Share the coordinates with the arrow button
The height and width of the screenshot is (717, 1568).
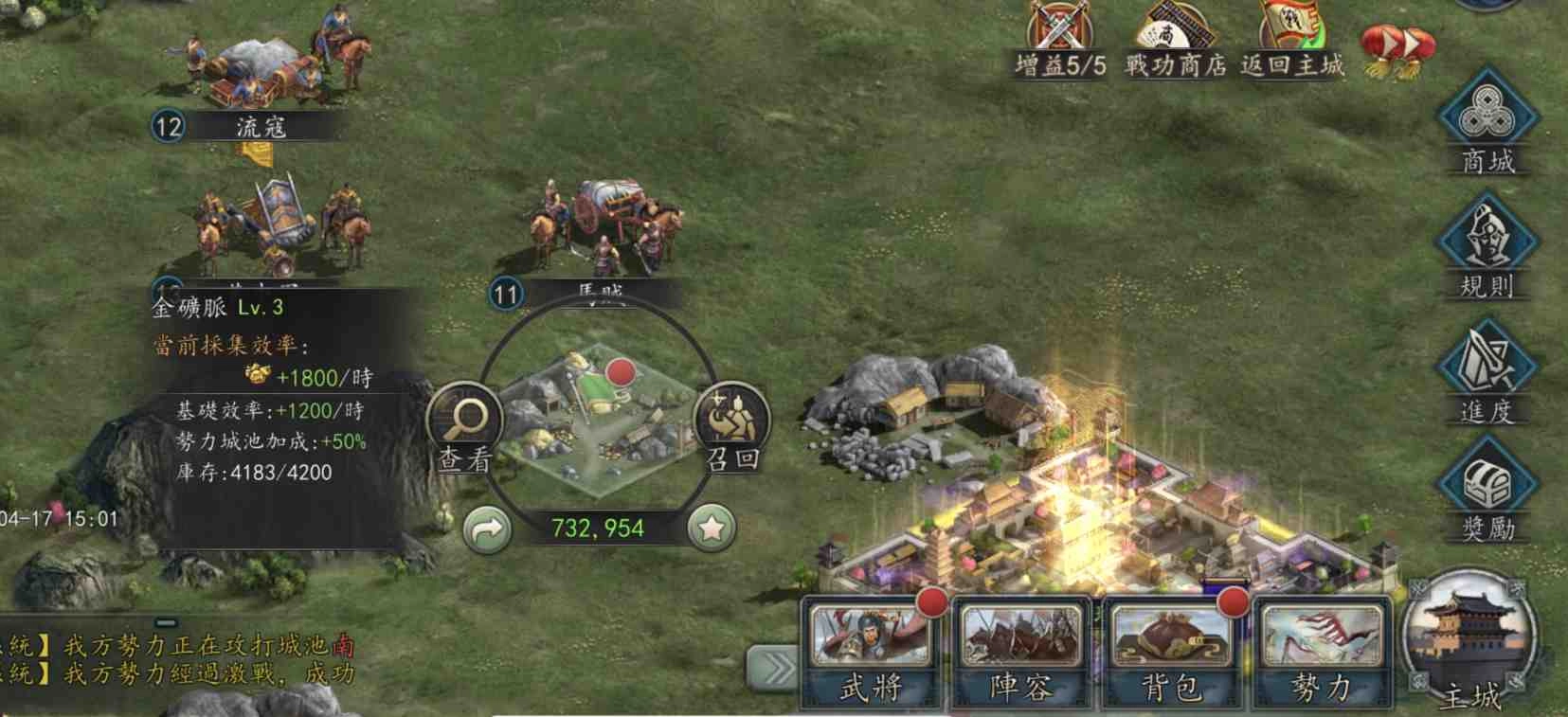tap(488, 529)
